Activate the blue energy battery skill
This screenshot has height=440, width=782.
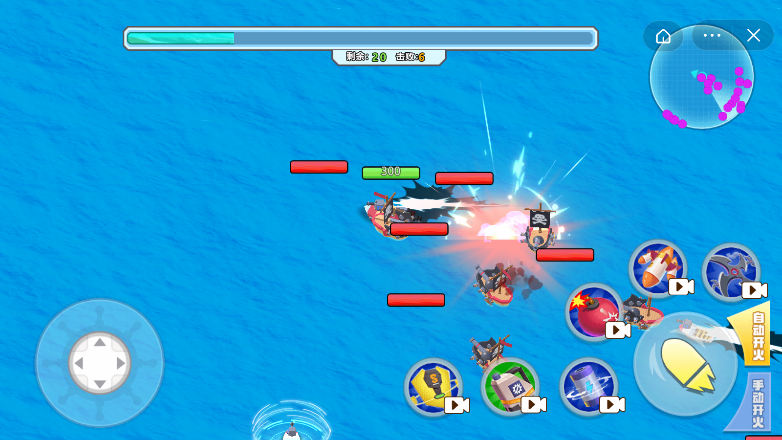[x=587, y=386]
